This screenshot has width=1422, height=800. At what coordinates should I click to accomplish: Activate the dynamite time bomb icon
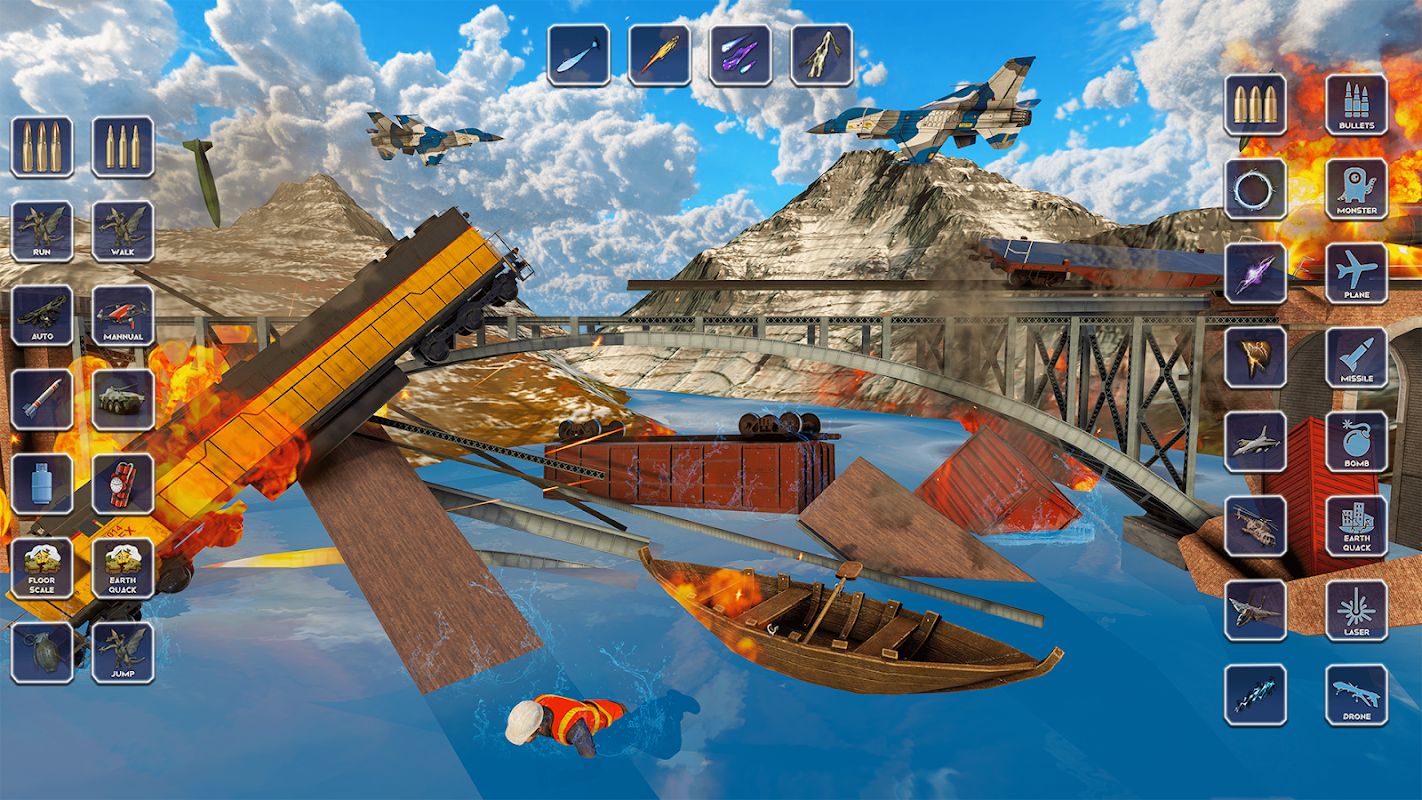[x=123, y=484]
